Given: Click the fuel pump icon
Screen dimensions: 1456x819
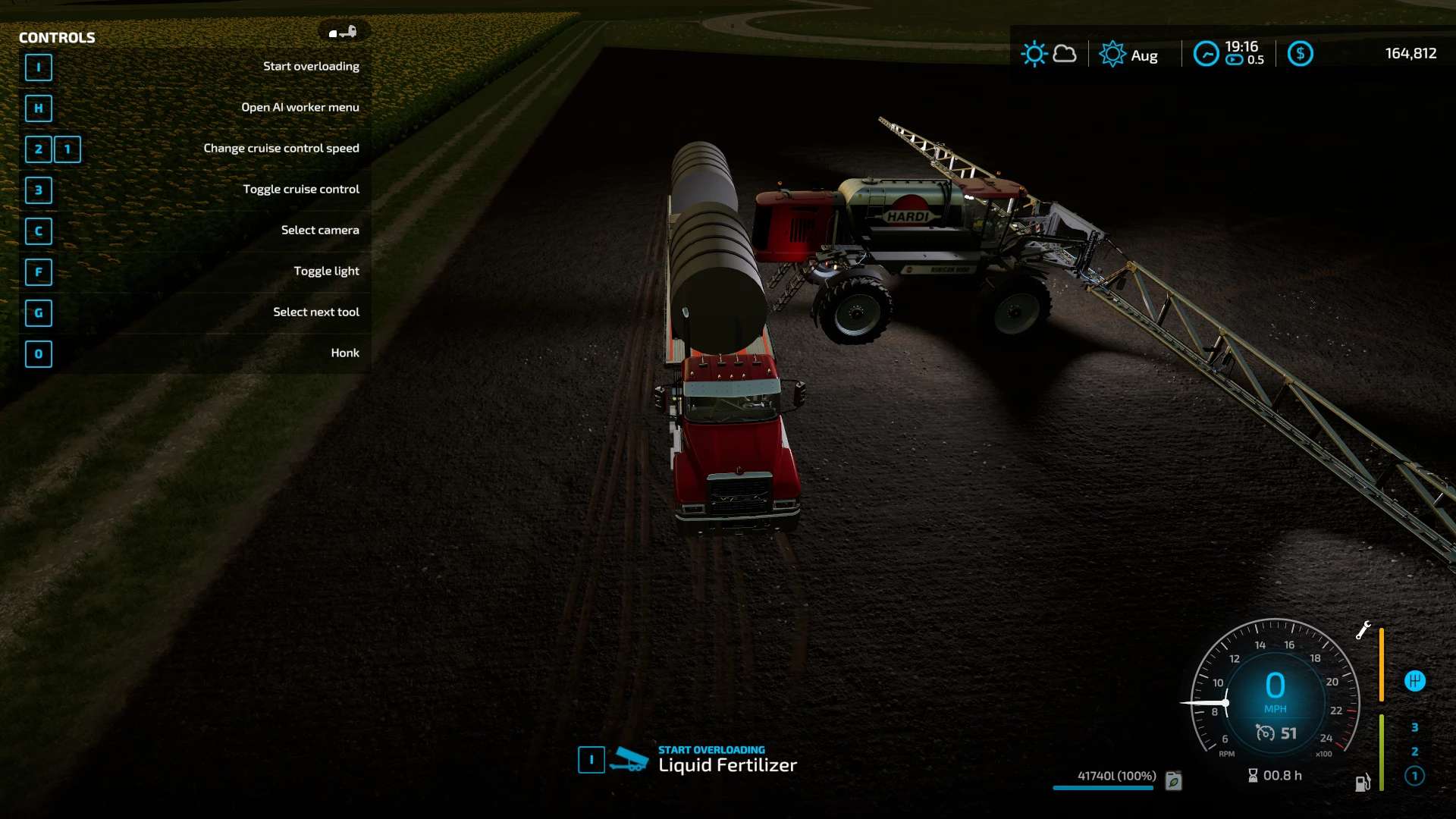Looking at the screenshot, I should (1362, 783).
